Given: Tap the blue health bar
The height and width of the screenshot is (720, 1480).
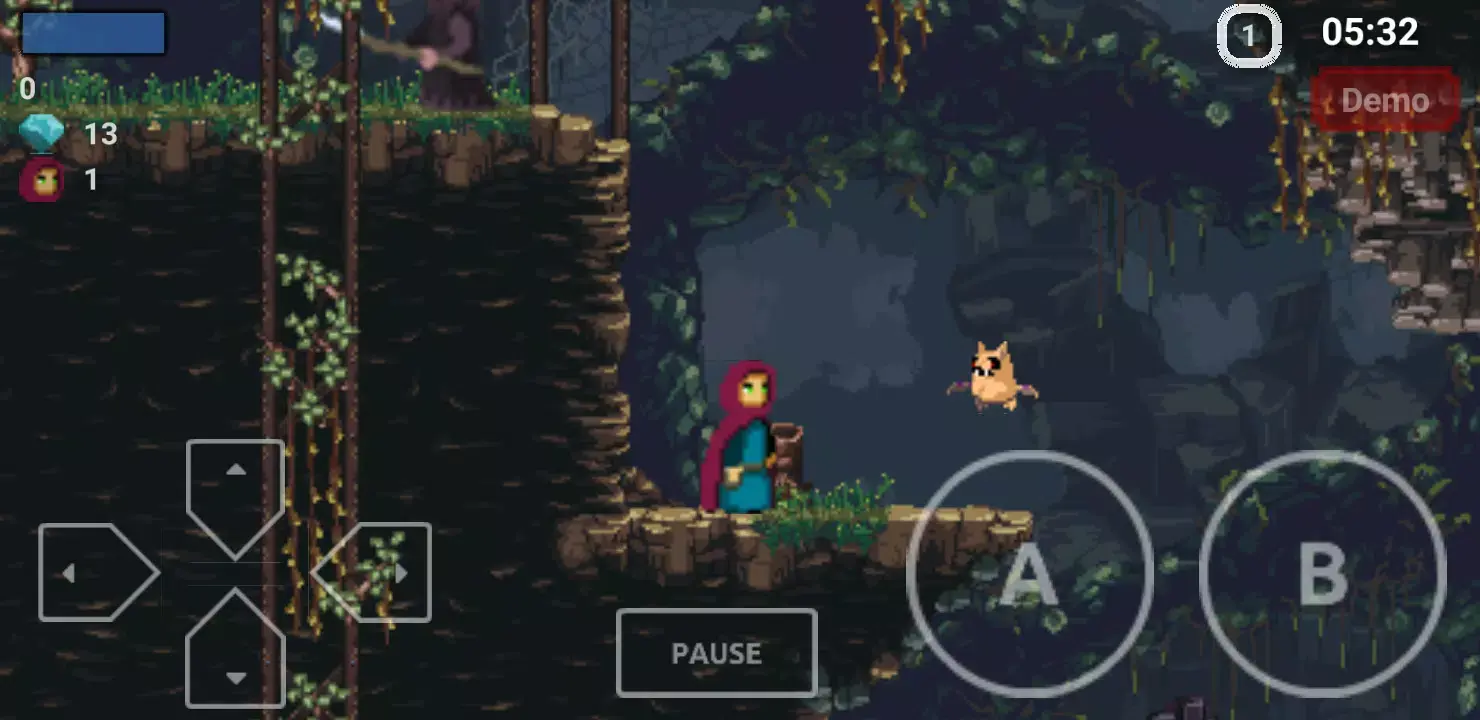Looking at the screenshot, I should pos(92,33).
